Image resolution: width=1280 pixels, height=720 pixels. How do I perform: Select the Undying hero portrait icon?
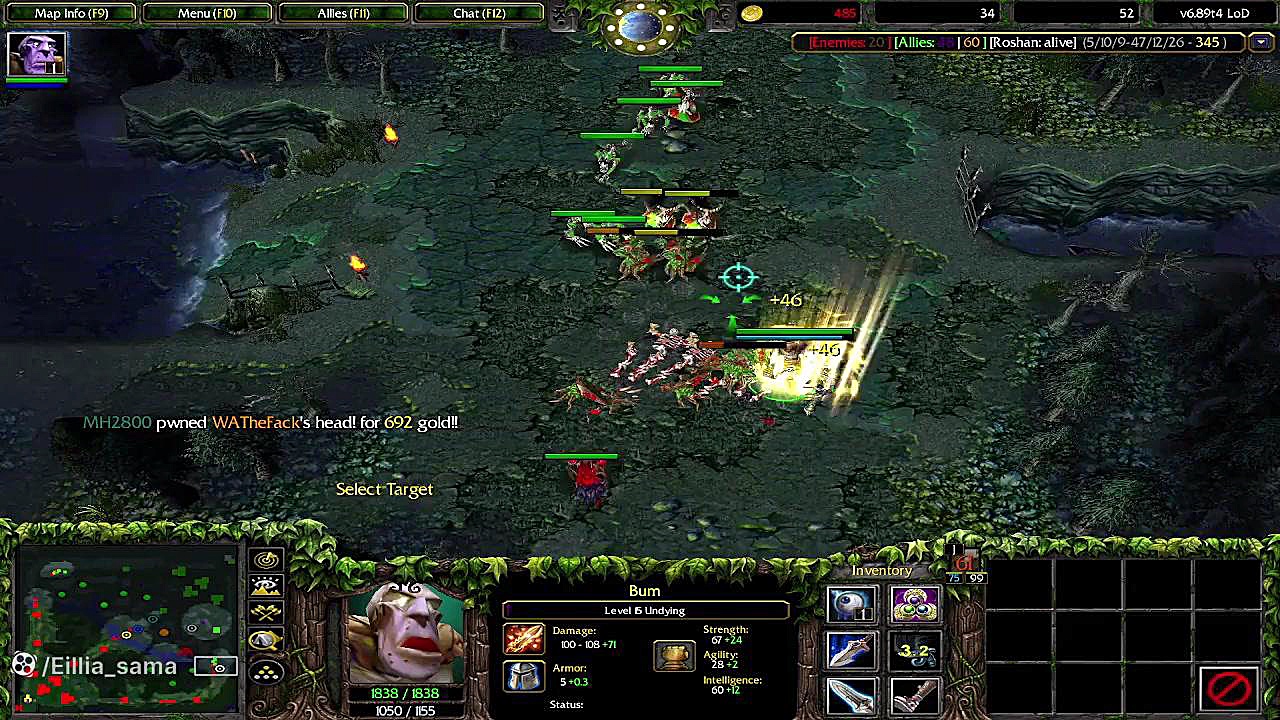pyautogui.click(x=37, y=54)
